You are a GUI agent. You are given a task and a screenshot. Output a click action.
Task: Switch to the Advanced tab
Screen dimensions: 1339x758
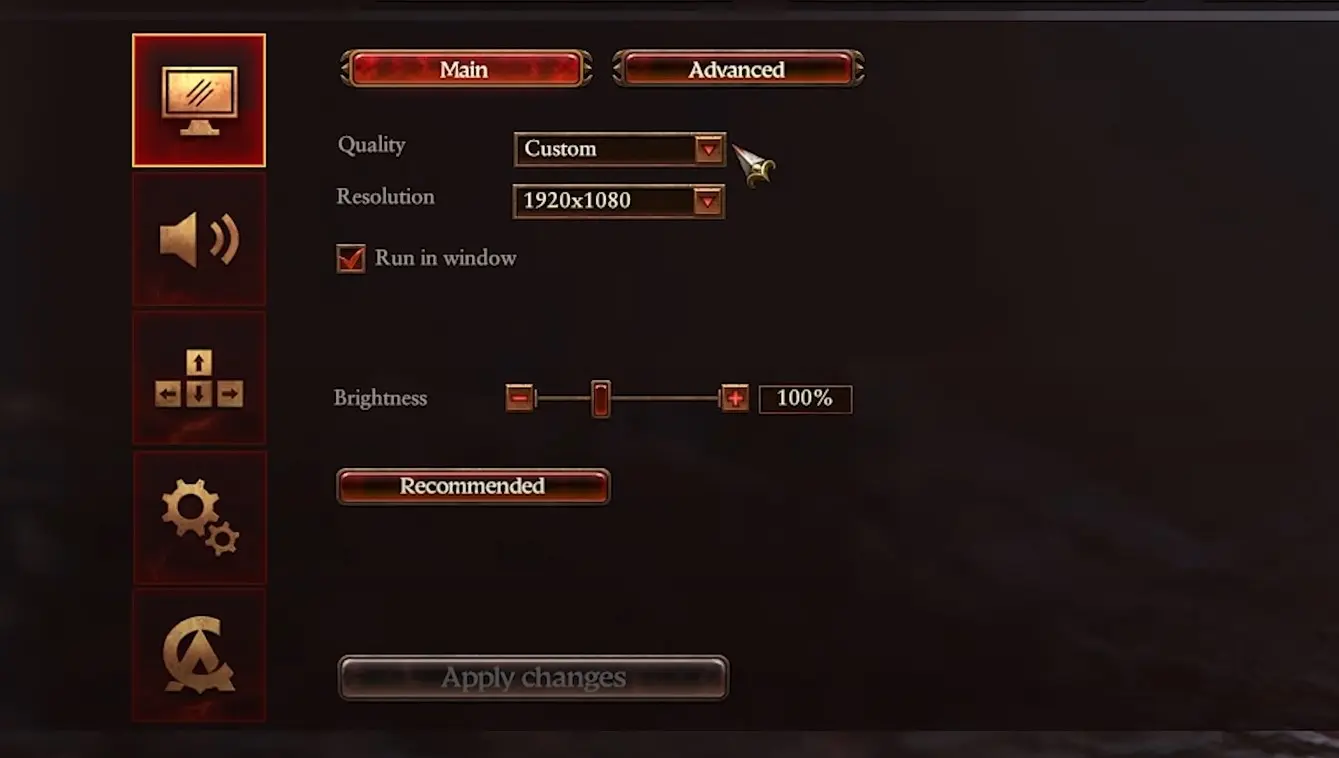pyautogui.click(x=737, y=69)
